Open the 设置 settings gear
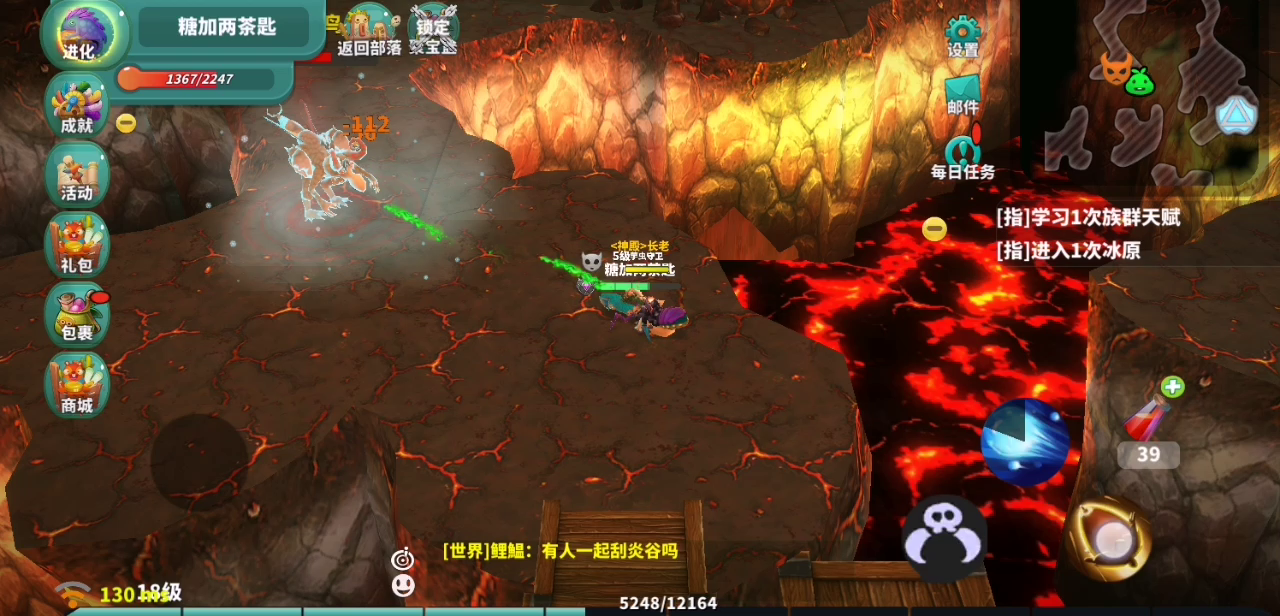 pyautogui.click(x=963, y=36)
